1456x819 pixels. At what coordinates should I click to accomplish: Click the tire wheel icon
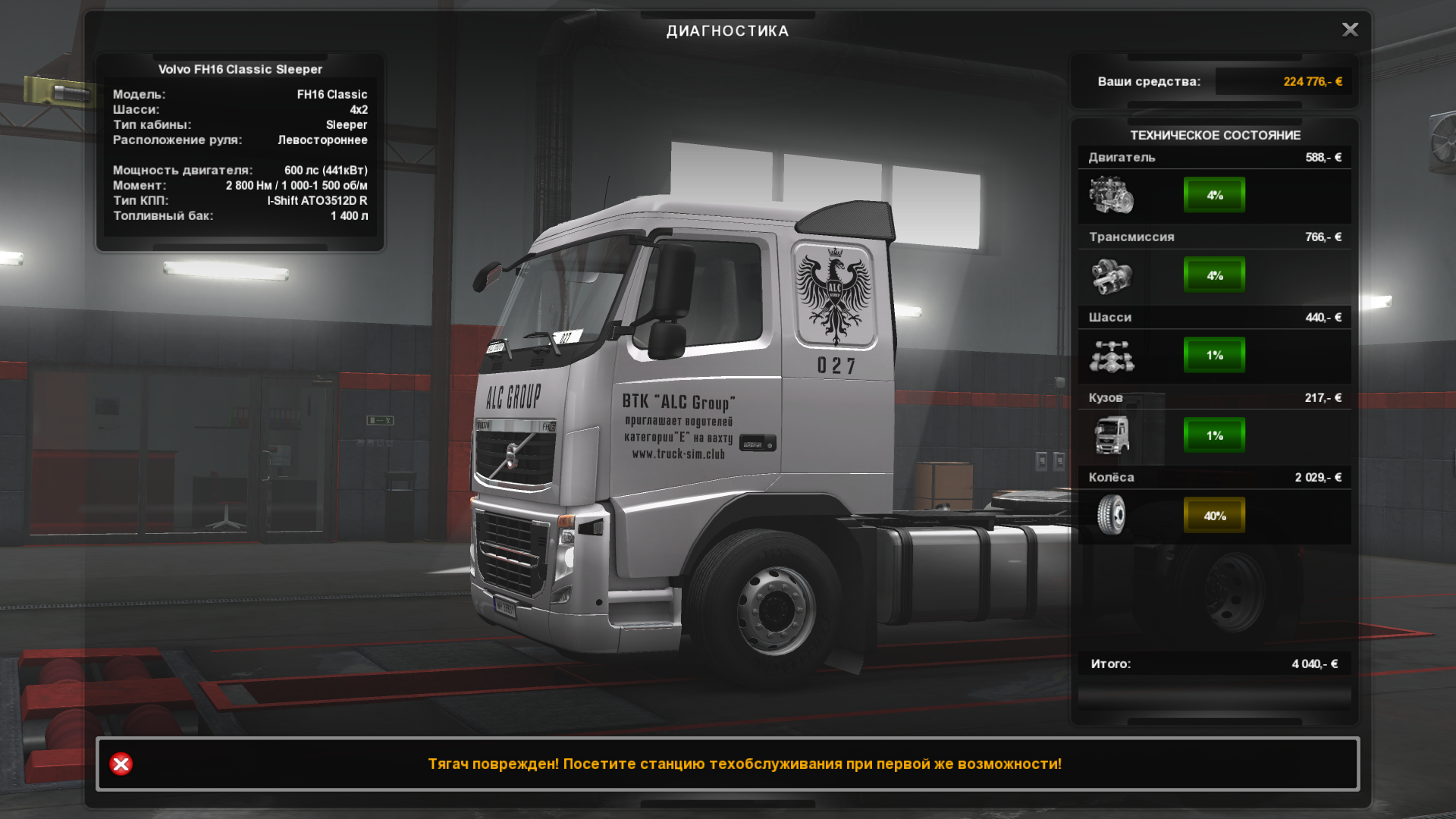1112,516
